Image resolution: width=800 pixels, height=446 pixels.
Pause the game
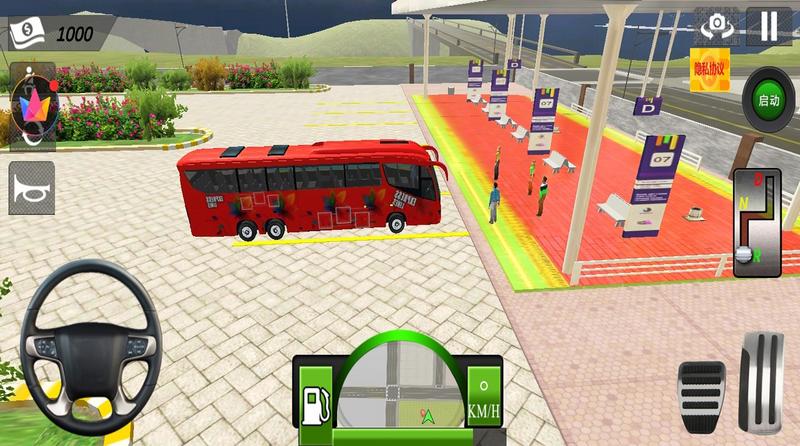(767, 26)
